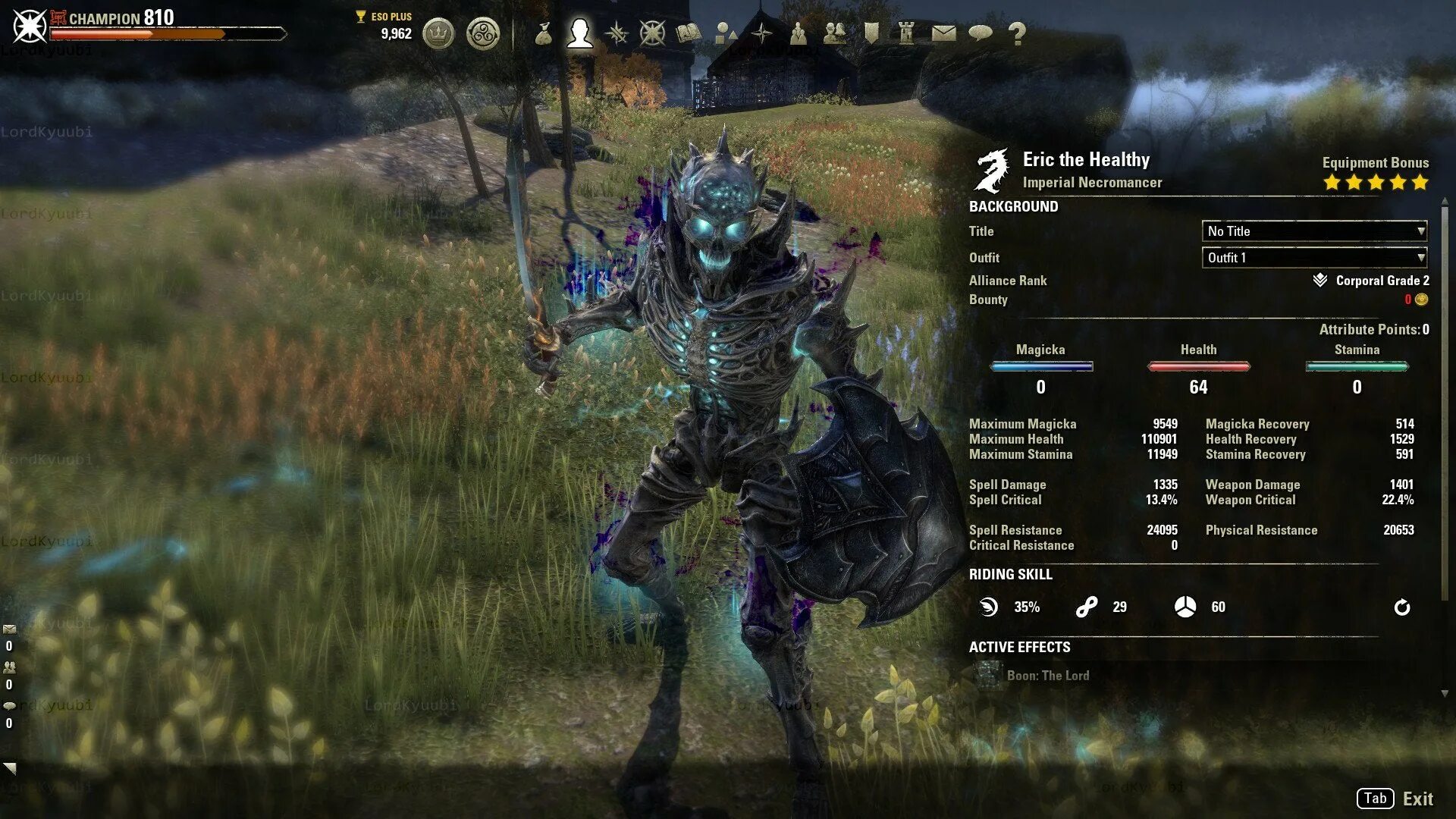The height and width of the screenshot is (819, 1456).
Task: Open the Journal book icon
Action: point(689,33)
